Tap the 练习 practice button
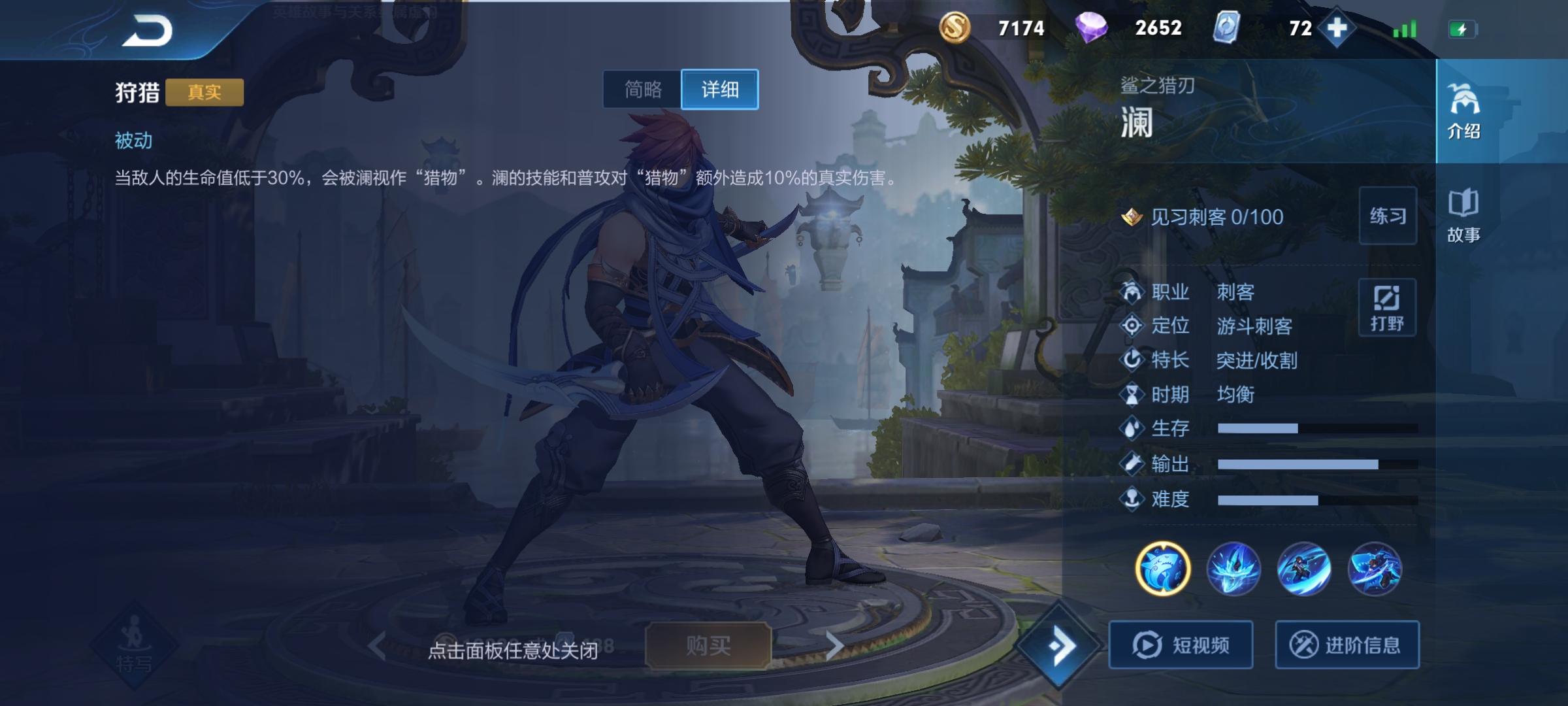Screen dimensions: 1568x706 pyautogui.click(x=1388, y=216)
